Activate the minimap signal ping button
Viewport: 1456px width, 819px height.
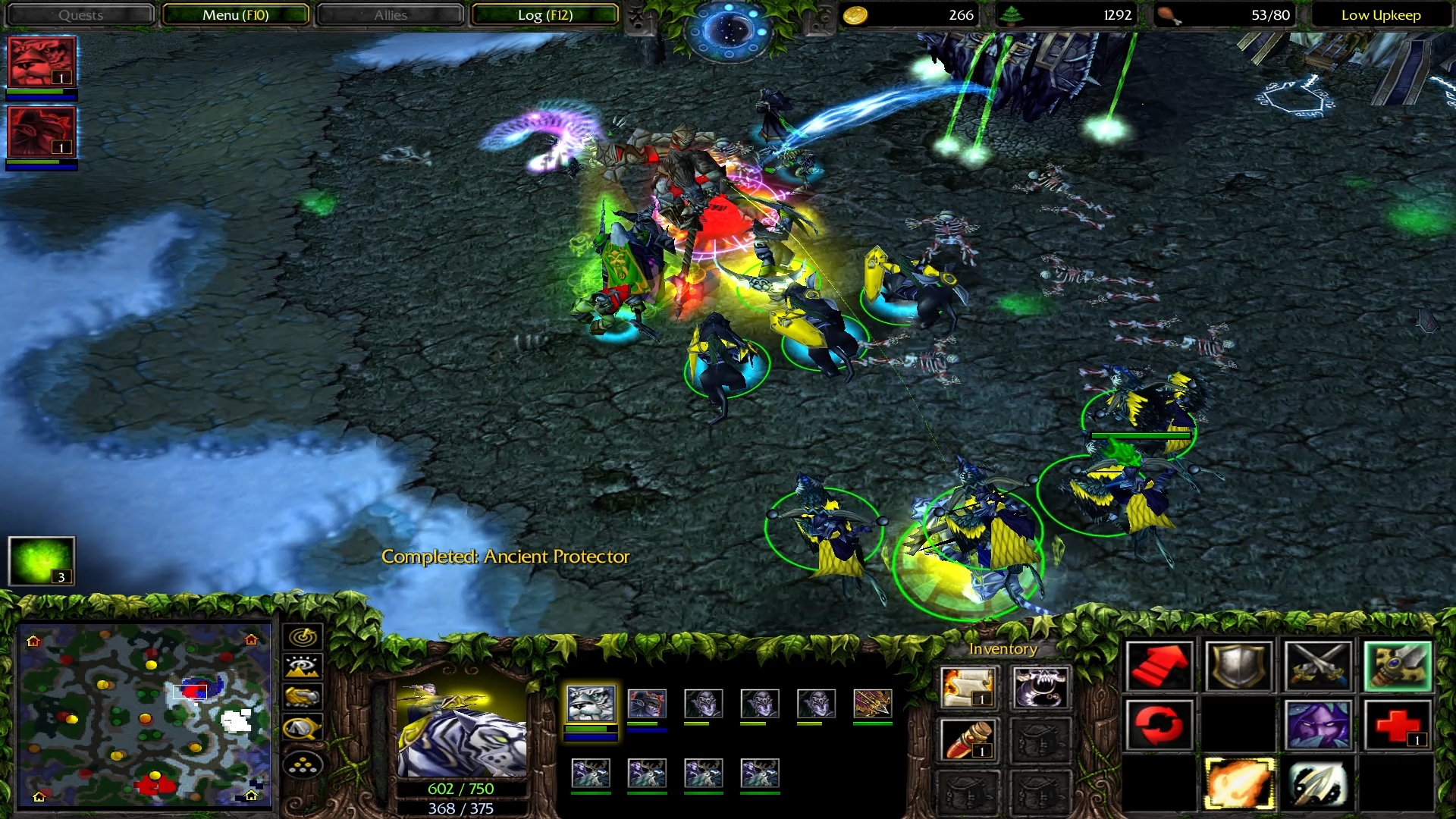pyautogui.click(x=303, y=637)
